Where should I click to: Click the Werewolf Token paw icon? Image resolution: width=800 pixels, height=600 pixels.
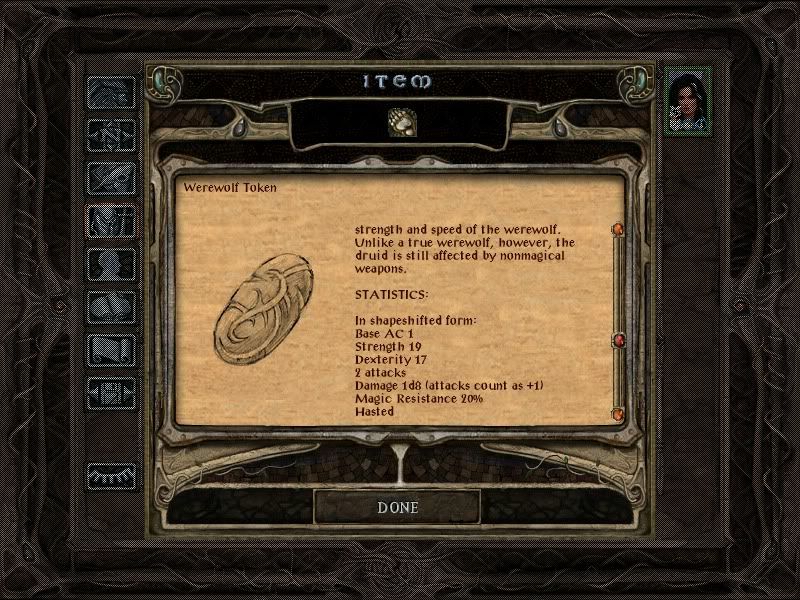(400, 123)
